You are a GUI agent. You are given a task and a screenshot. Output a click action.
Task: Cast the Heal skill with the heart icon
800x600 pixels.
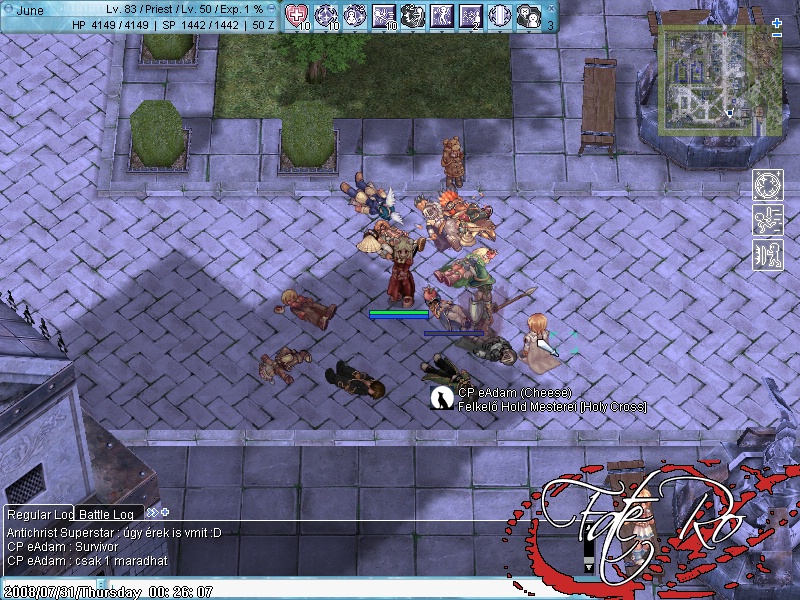click(x=297, y=15)
